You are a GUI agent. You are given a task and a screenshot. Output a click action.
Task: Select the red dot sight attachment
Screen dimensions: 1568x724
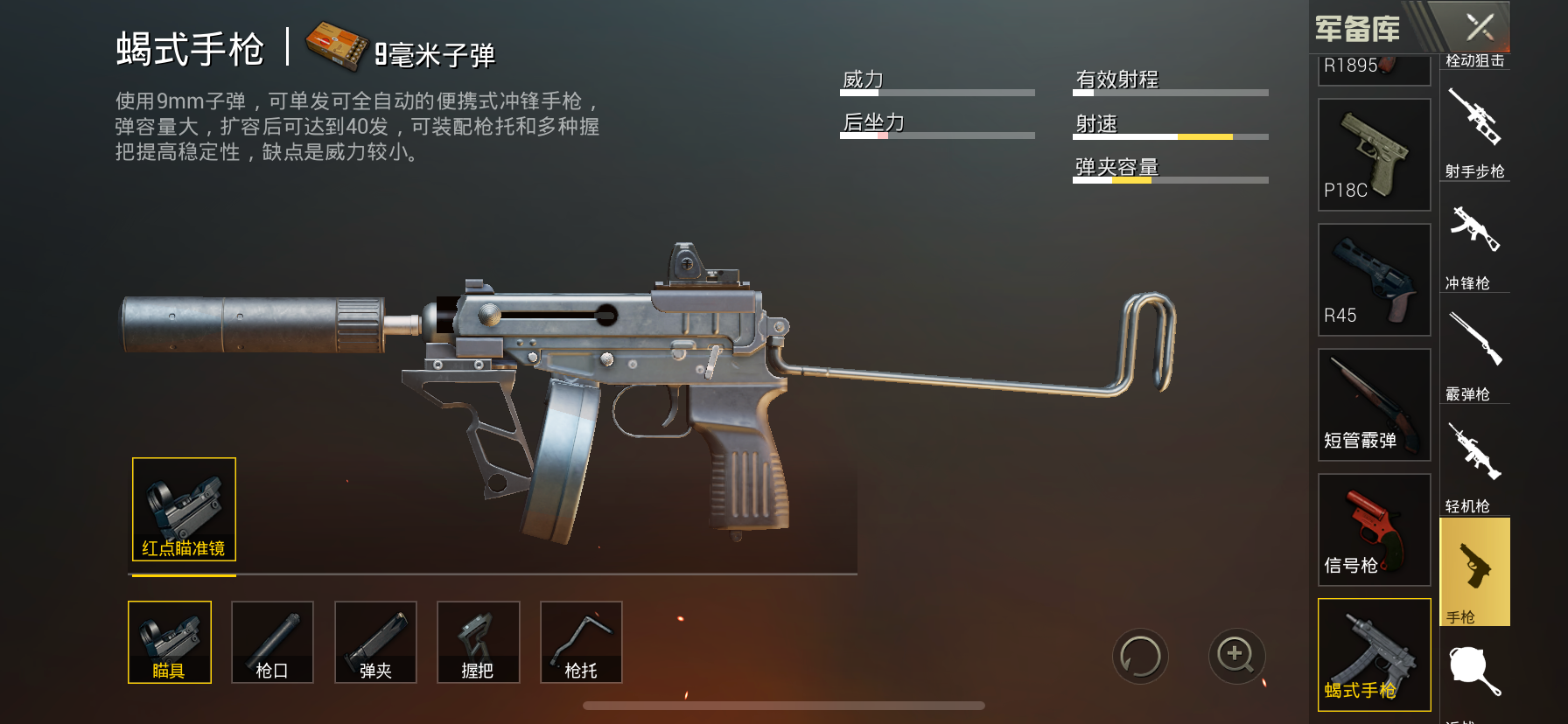184,509
